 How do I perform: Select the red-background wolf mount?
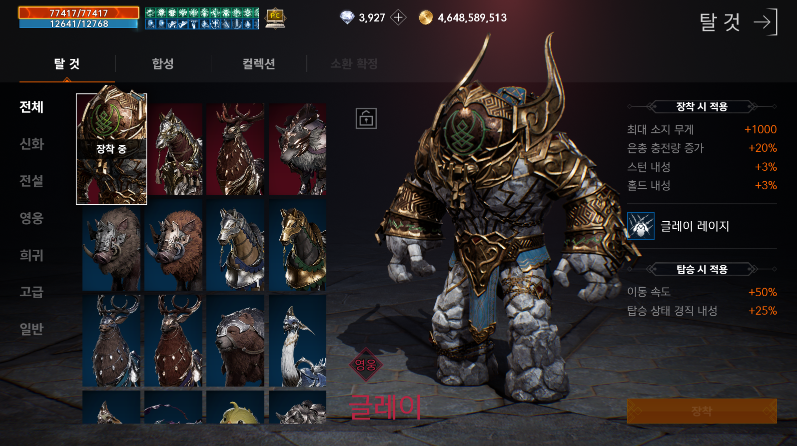coord(297,149)
